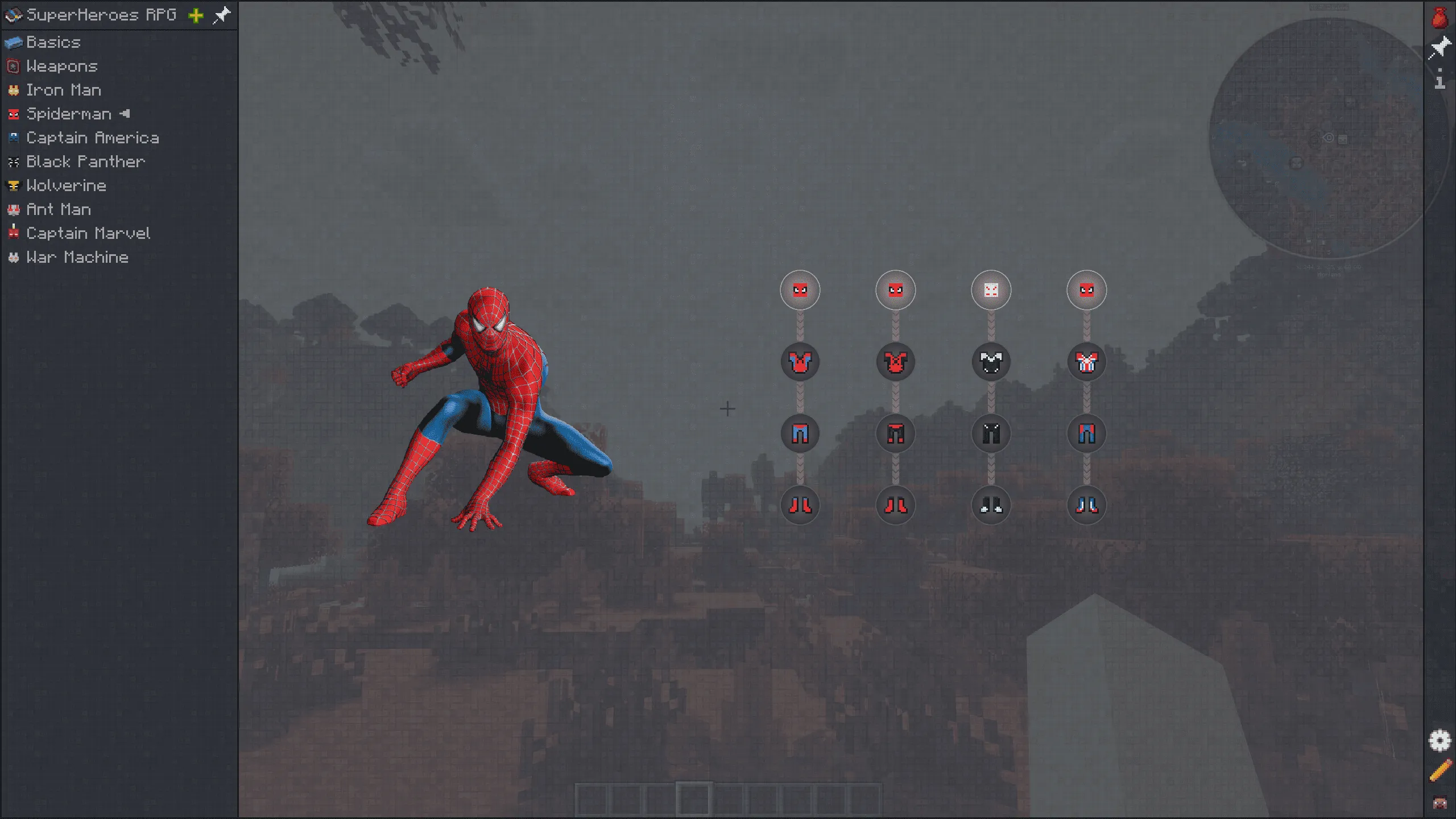Select the Captain Marvel entry
This screenshot has width=1456, height=819.
[89, 233]
